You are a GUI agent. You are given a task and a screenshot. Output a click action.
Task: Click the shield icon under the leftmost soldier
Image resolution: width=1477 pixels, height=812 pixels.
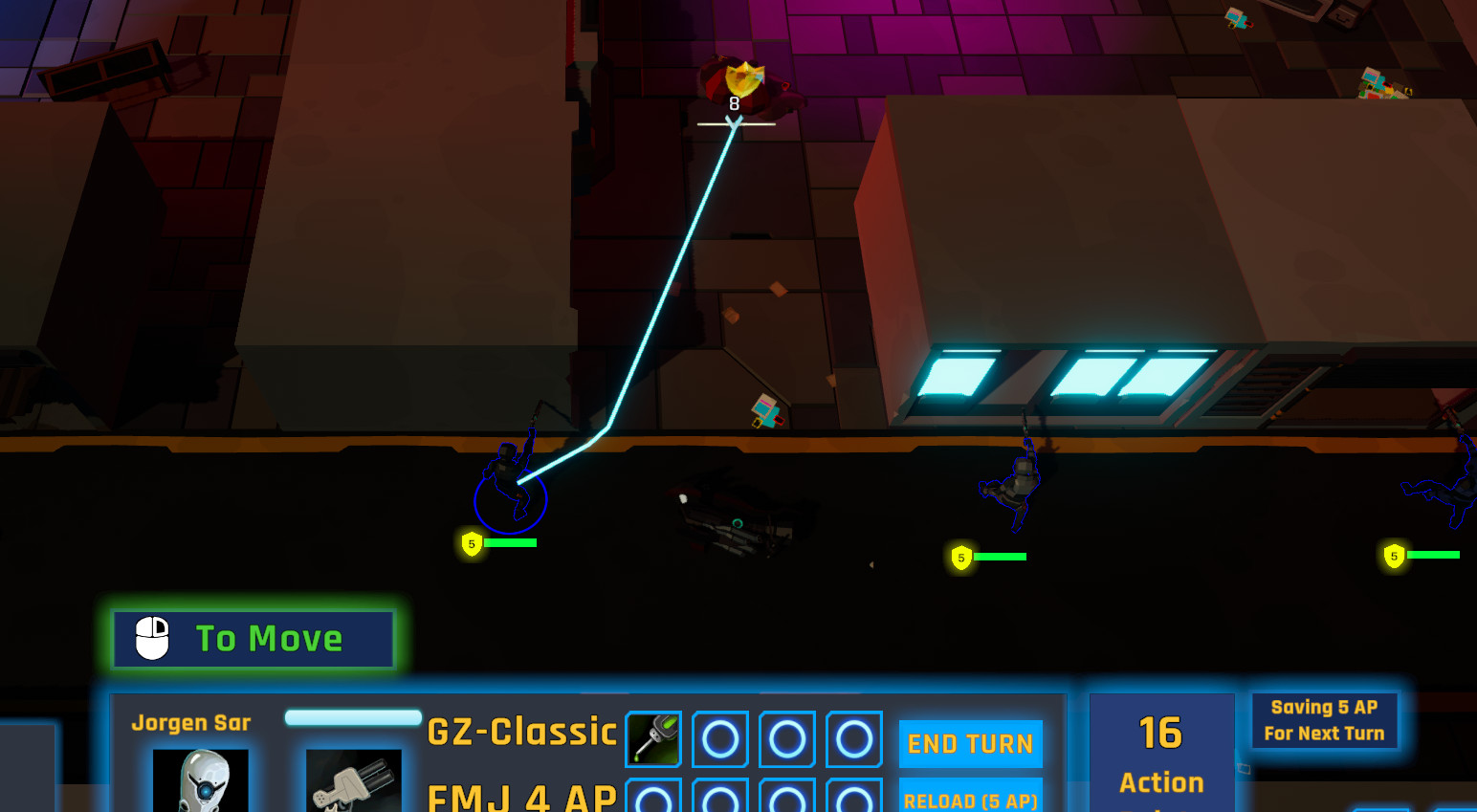pyautogui.click(x=471, y=543)
